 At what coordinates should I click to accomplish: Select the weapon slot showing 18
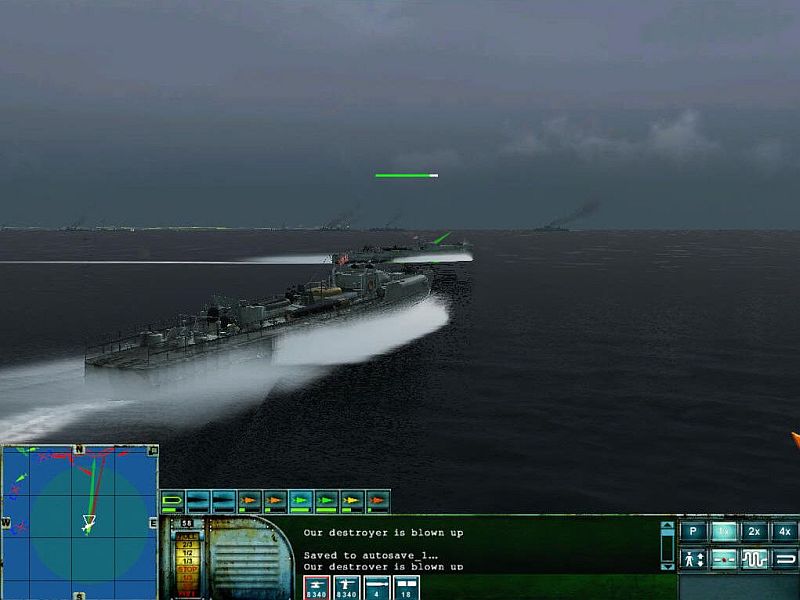click(x=406, y=587)
